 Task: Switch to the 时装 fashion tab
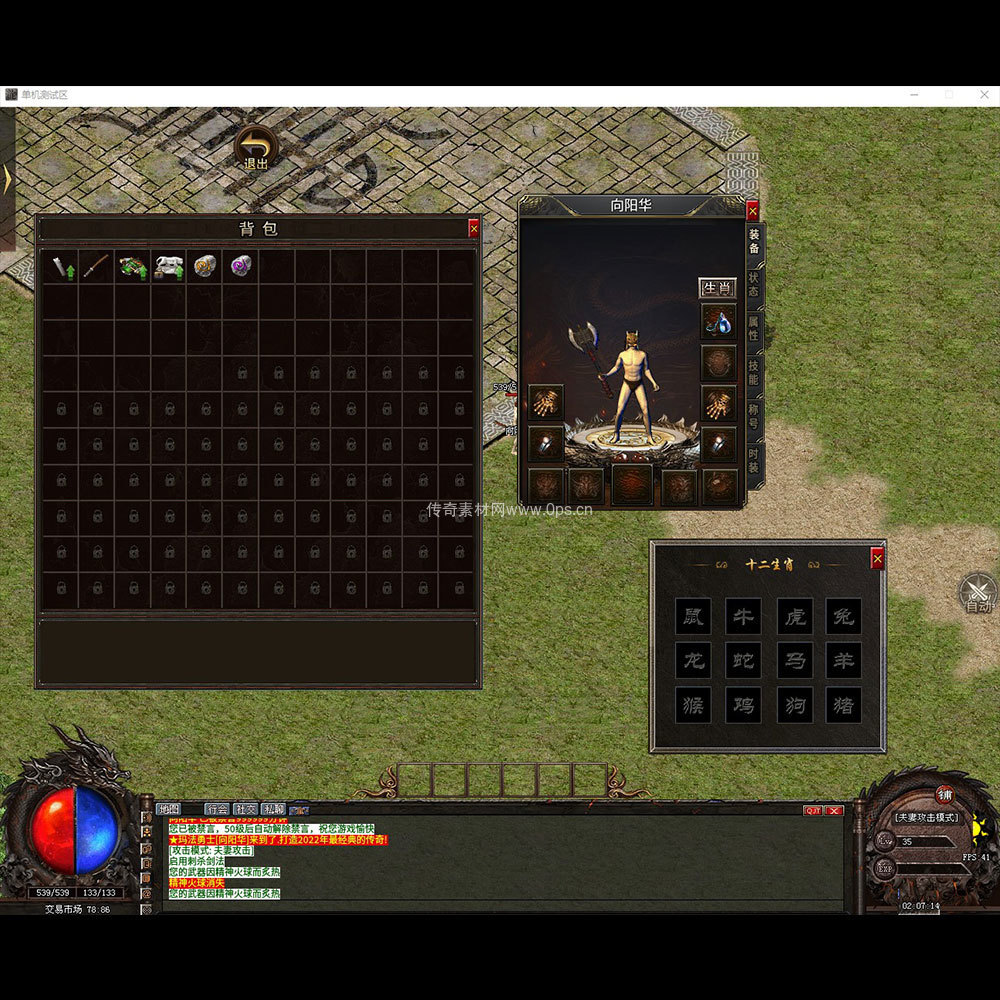pos(754,460)
